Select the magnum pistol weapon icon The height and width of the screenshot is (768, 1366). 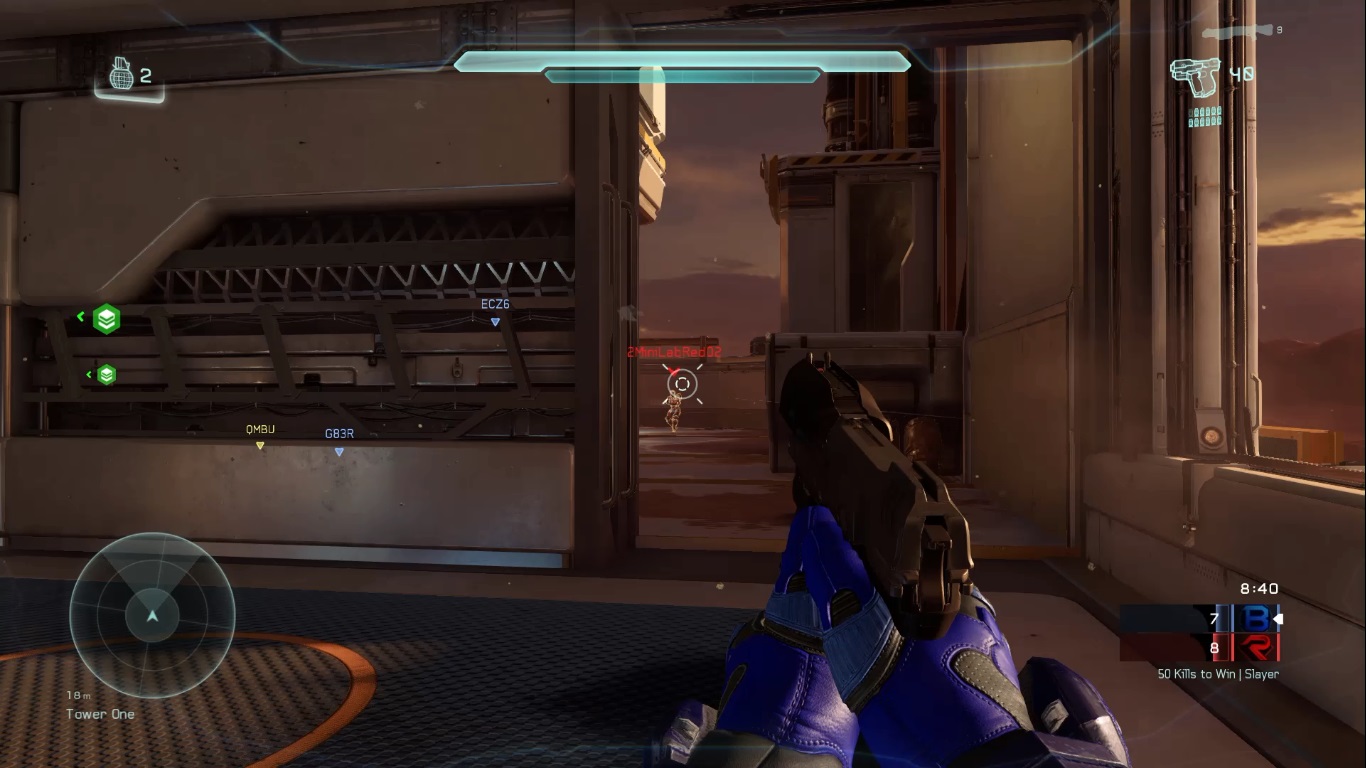point(1195,77)
